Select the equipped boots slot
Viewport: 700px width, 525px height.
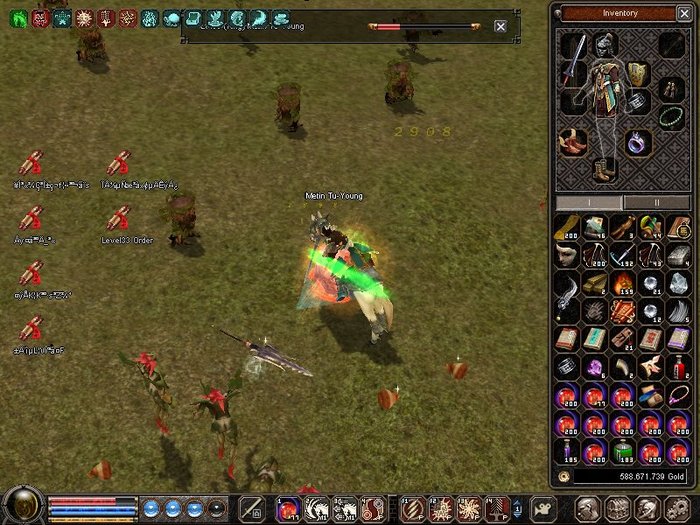tap(603, 171)
